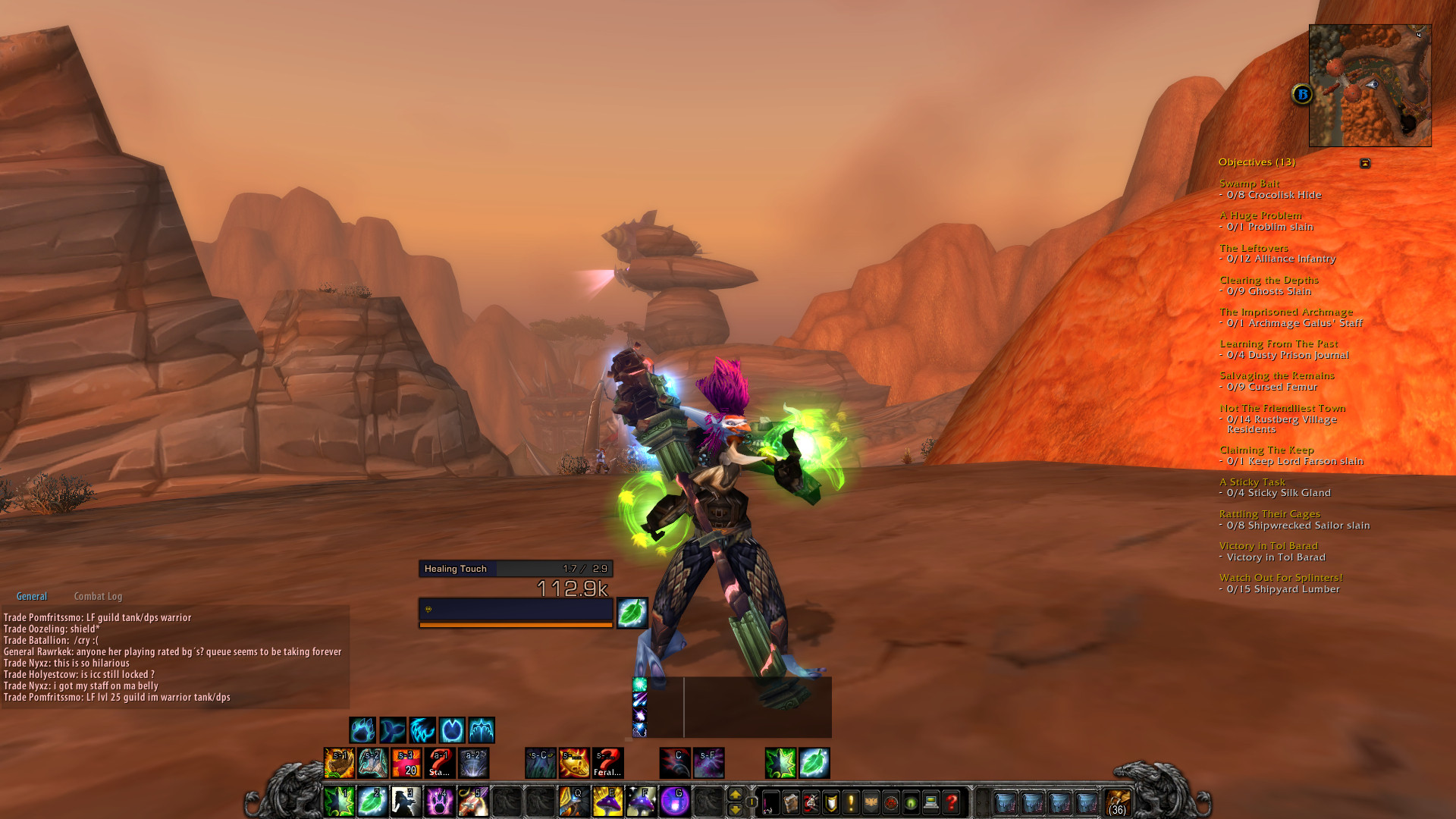Select the Swamp Bait quest objective
This screenshot has height=819, width=1456.
(x=1249, y=184)
